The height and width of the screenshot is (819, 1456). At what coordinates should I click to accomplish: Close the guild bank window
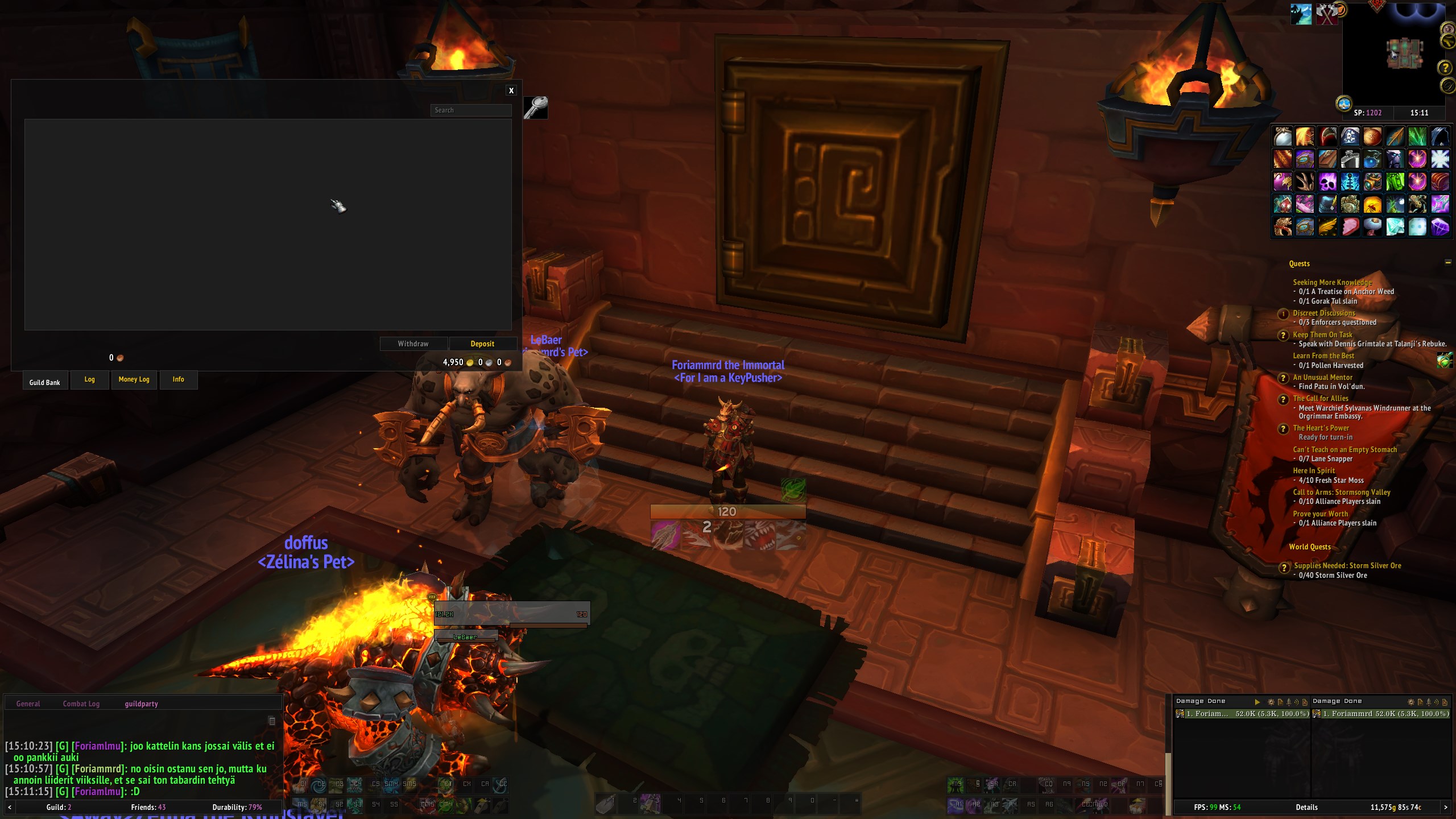tap(511, 90)
